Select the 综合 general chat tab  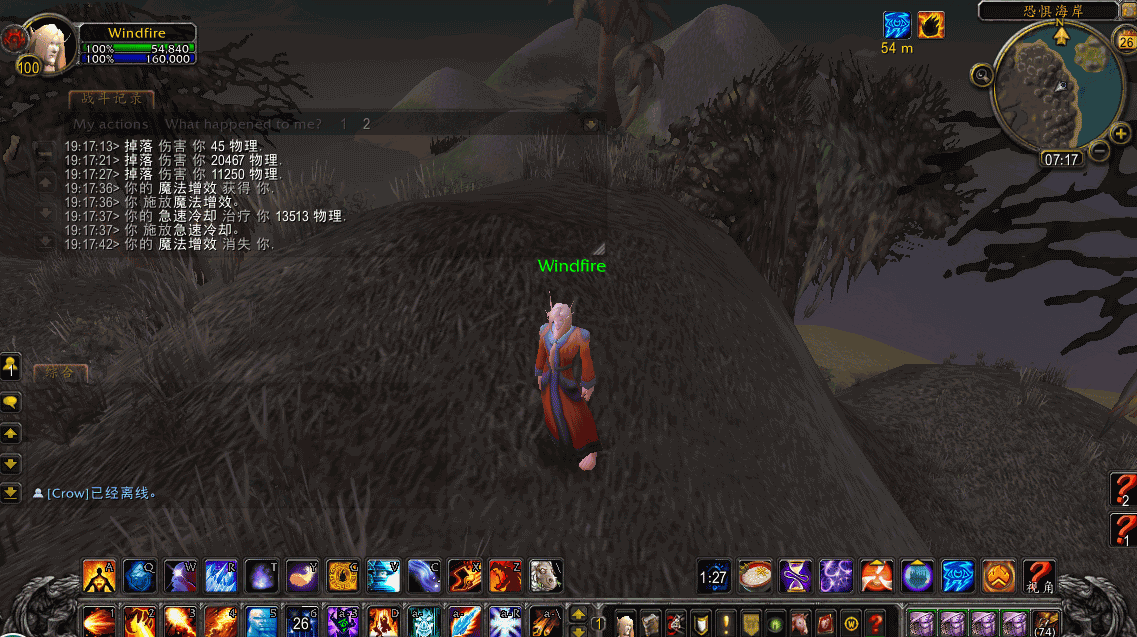(x=60, y=373)
